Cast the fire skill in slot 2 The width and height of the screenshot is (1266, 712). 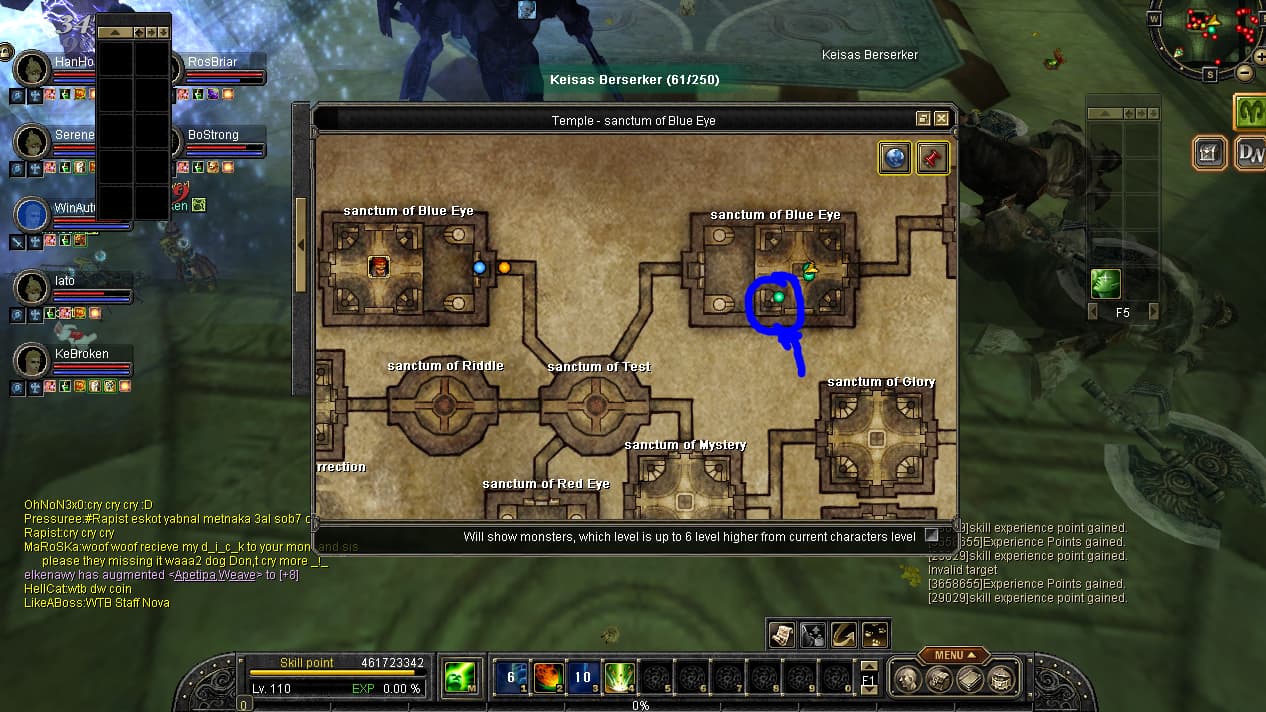(547, 677)
